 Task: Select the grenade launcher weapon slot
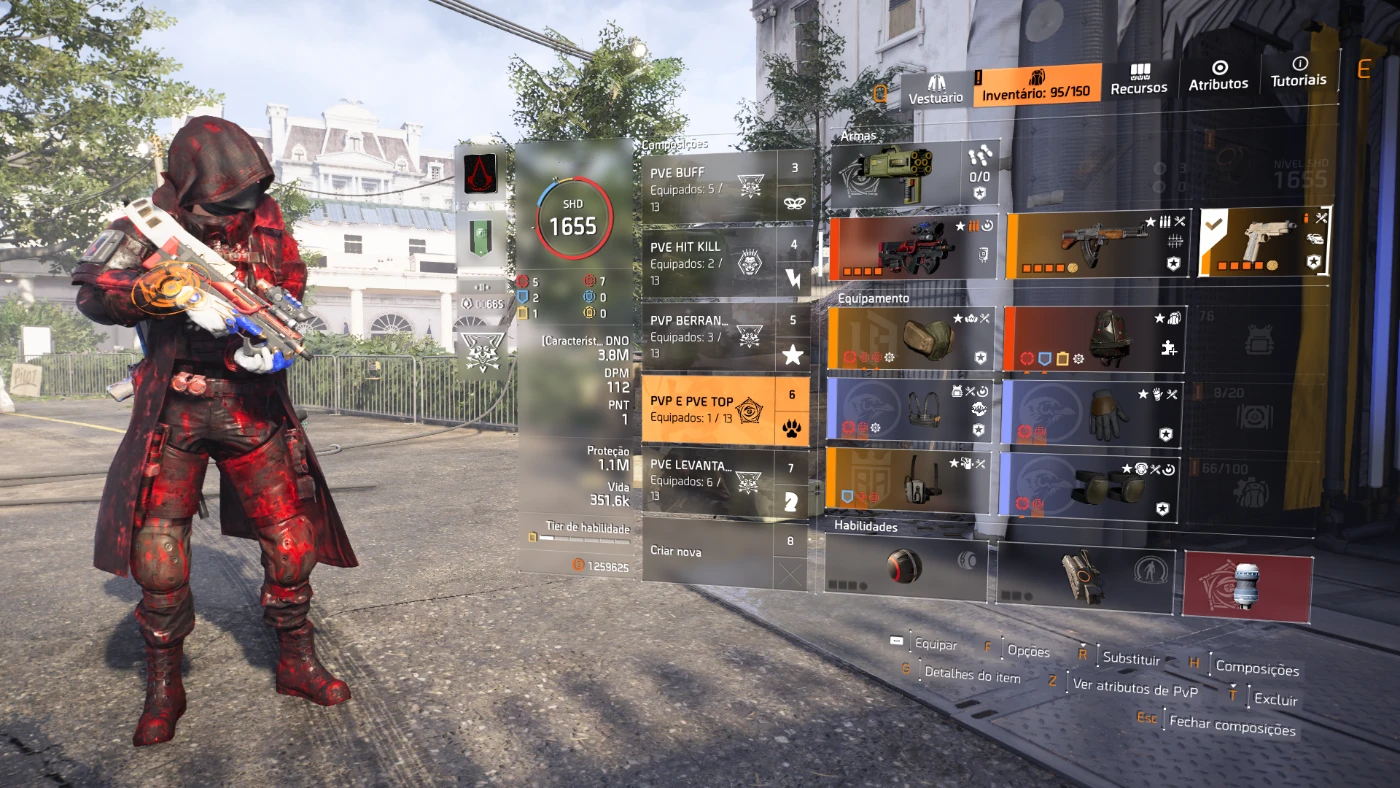895,176
